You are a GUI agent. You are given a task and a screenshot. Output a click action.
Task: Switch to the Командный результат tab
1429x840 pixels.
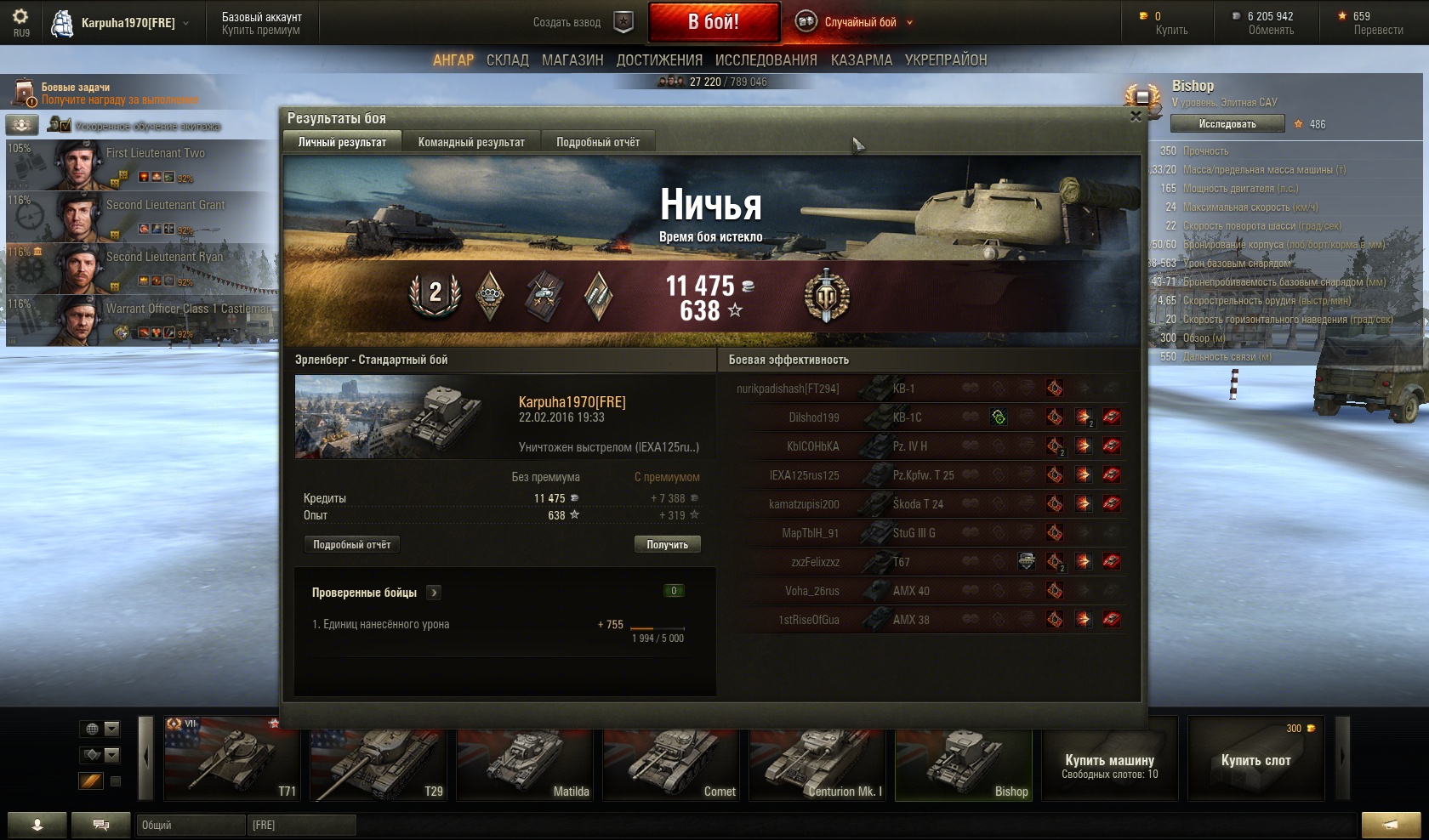[x=471, y=142]
